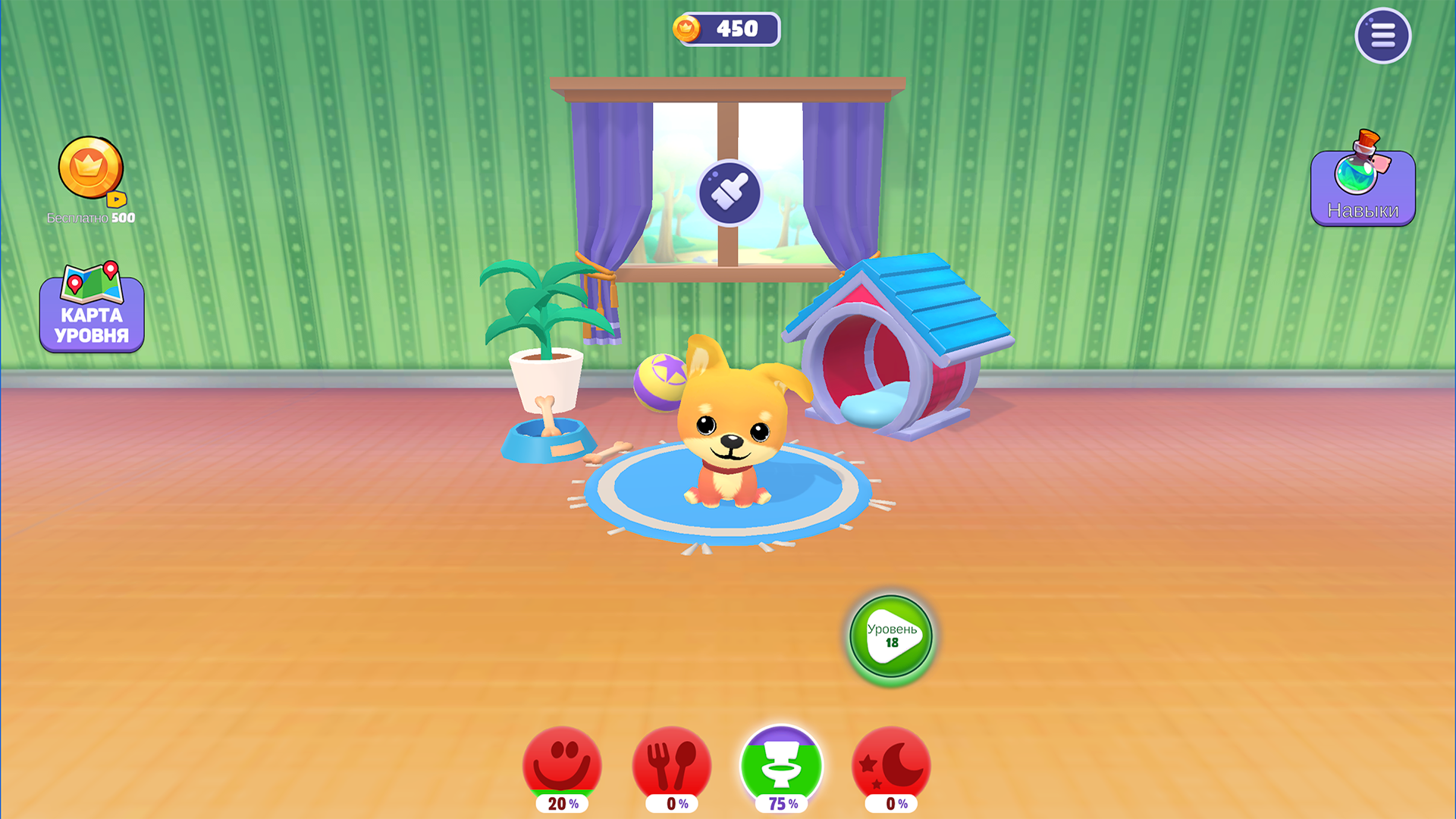Select the toilet hygiene need icon
The height and width of the screenshot is (819, 1456).
point(782,764)
